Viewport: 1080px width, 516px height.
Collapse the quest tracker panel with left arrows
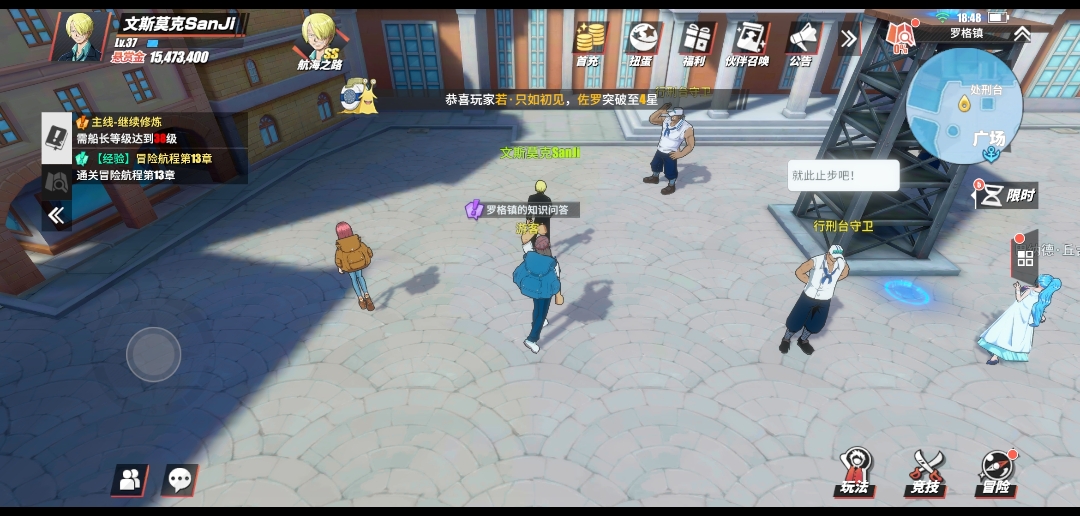coord(56,215)
